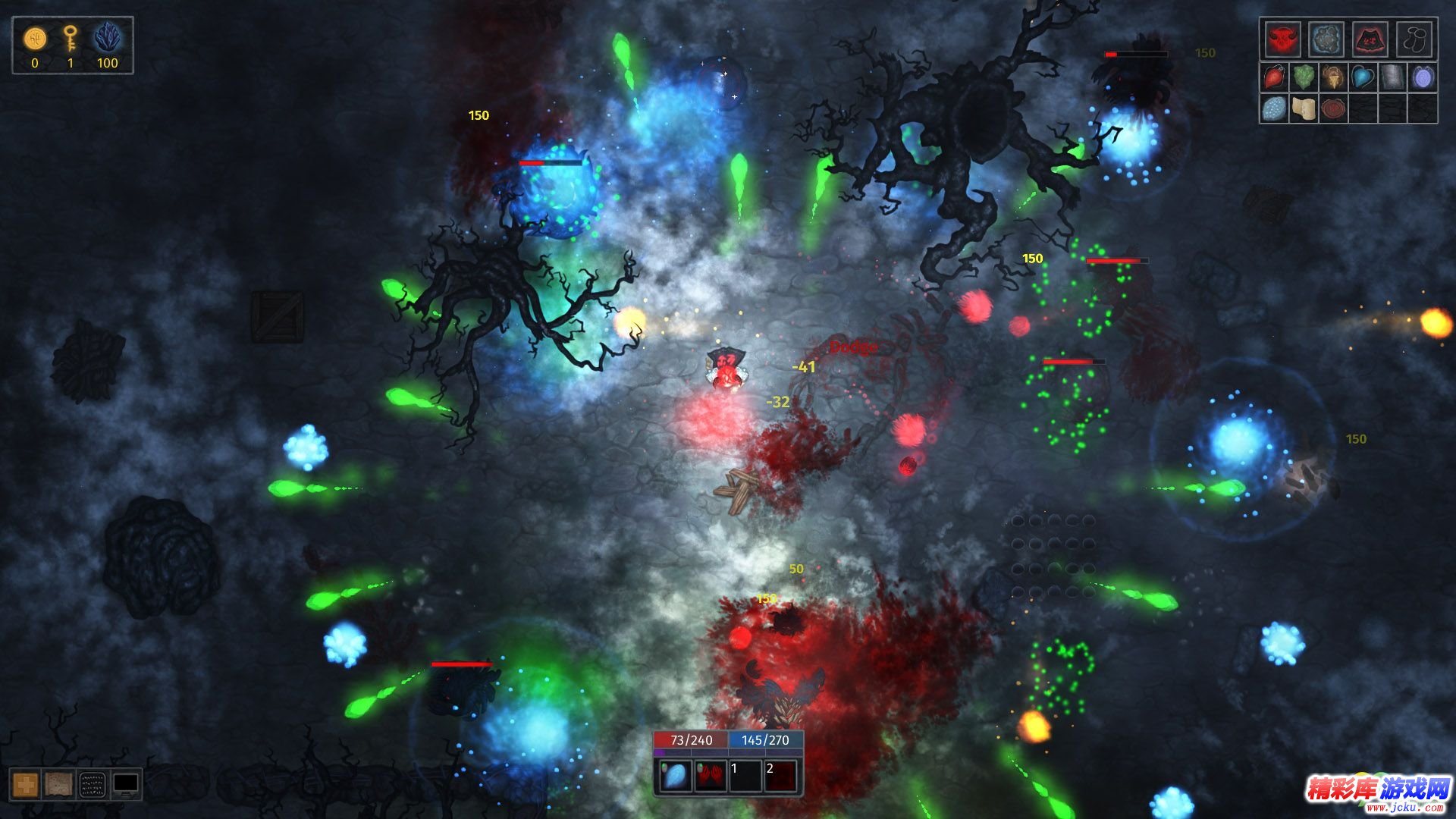This screenshot has height=819, width=1456.
Task: Activate the blue feather skill
Action: pos(674,777)
